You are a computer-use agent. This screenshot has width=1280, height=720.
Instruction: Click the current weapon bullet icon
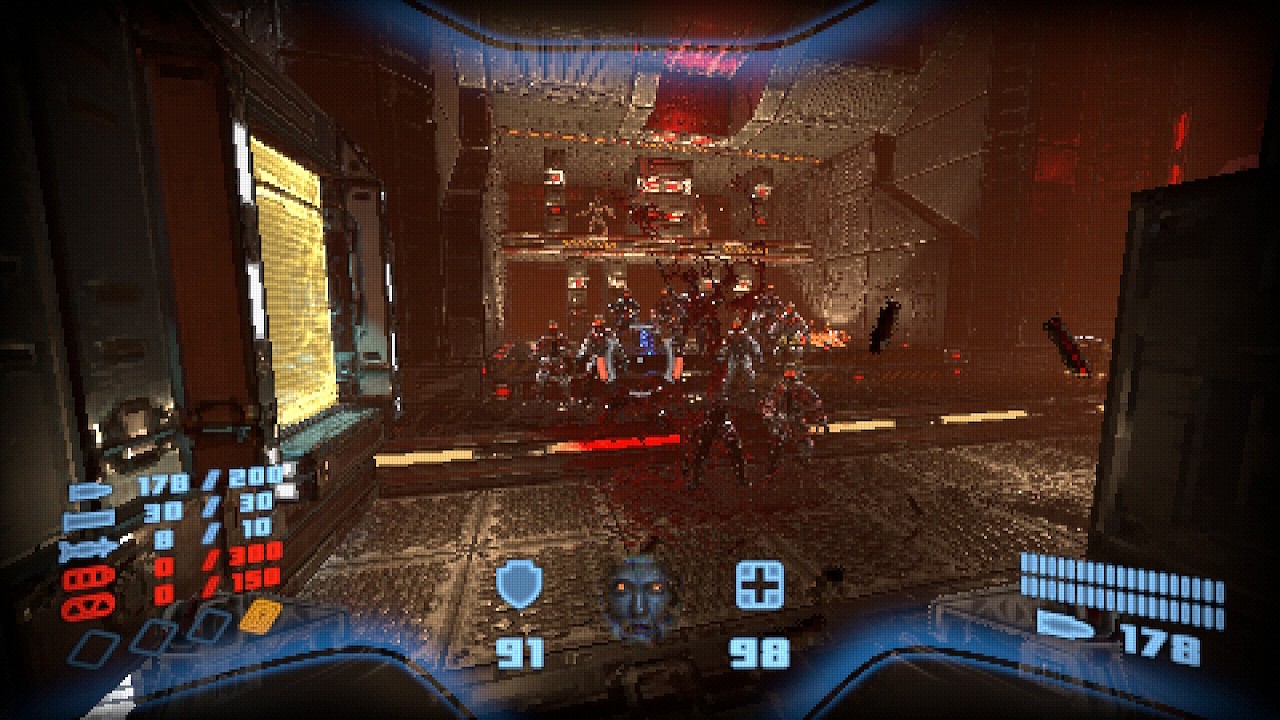coord(1066,626)
